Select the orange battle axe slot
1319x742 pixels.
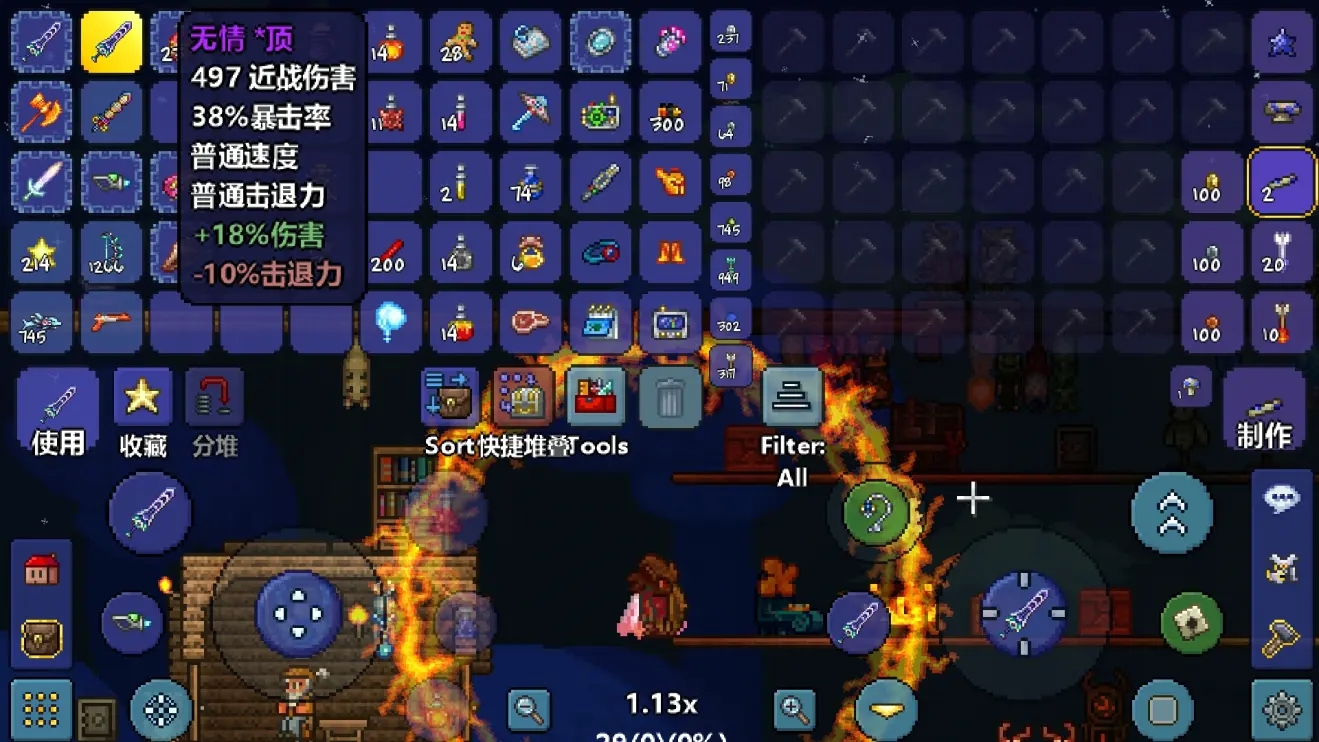[41, 112]
